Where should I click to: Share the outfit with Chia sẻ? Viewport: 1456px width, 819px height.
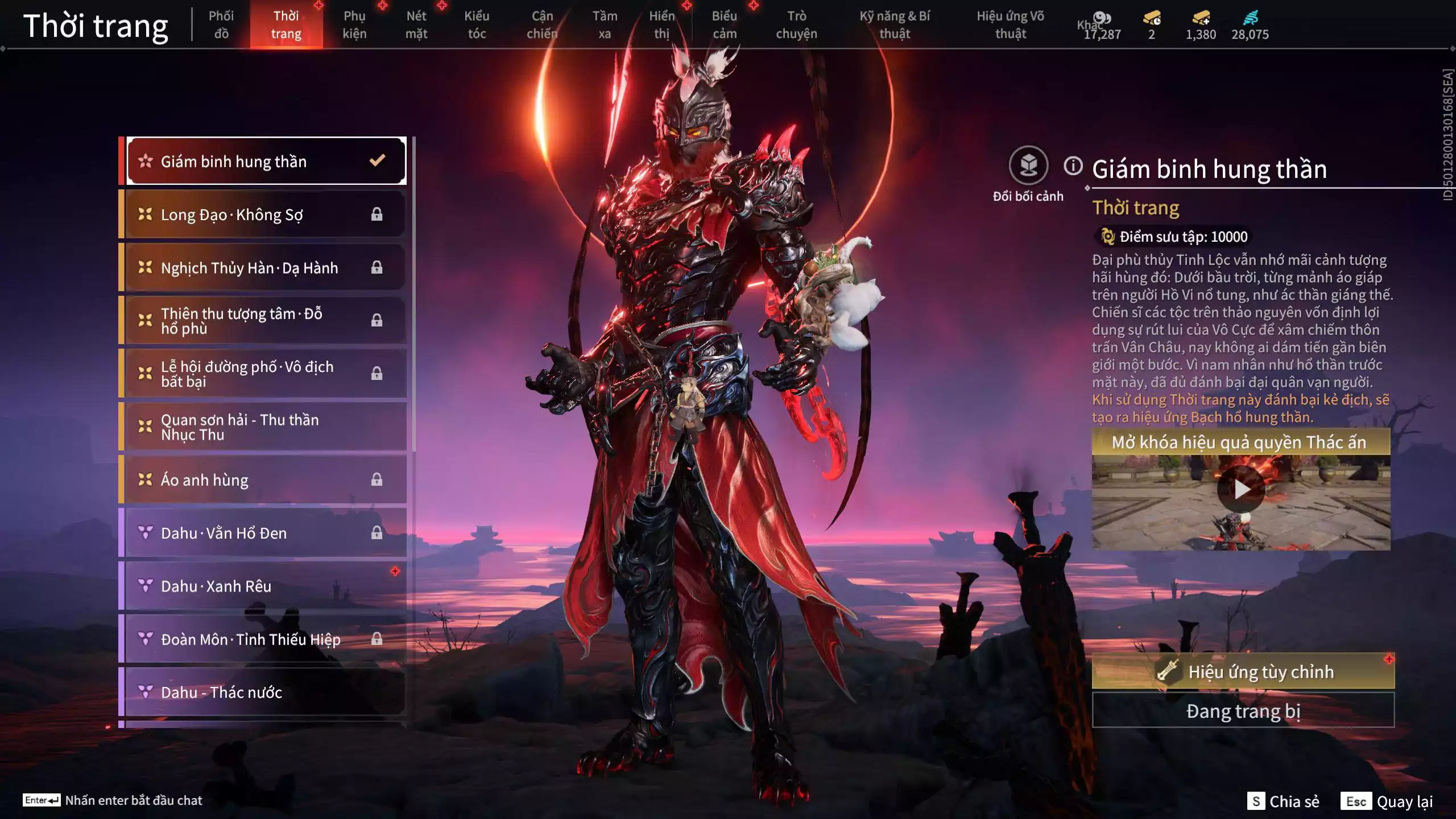pos(1283,801)
